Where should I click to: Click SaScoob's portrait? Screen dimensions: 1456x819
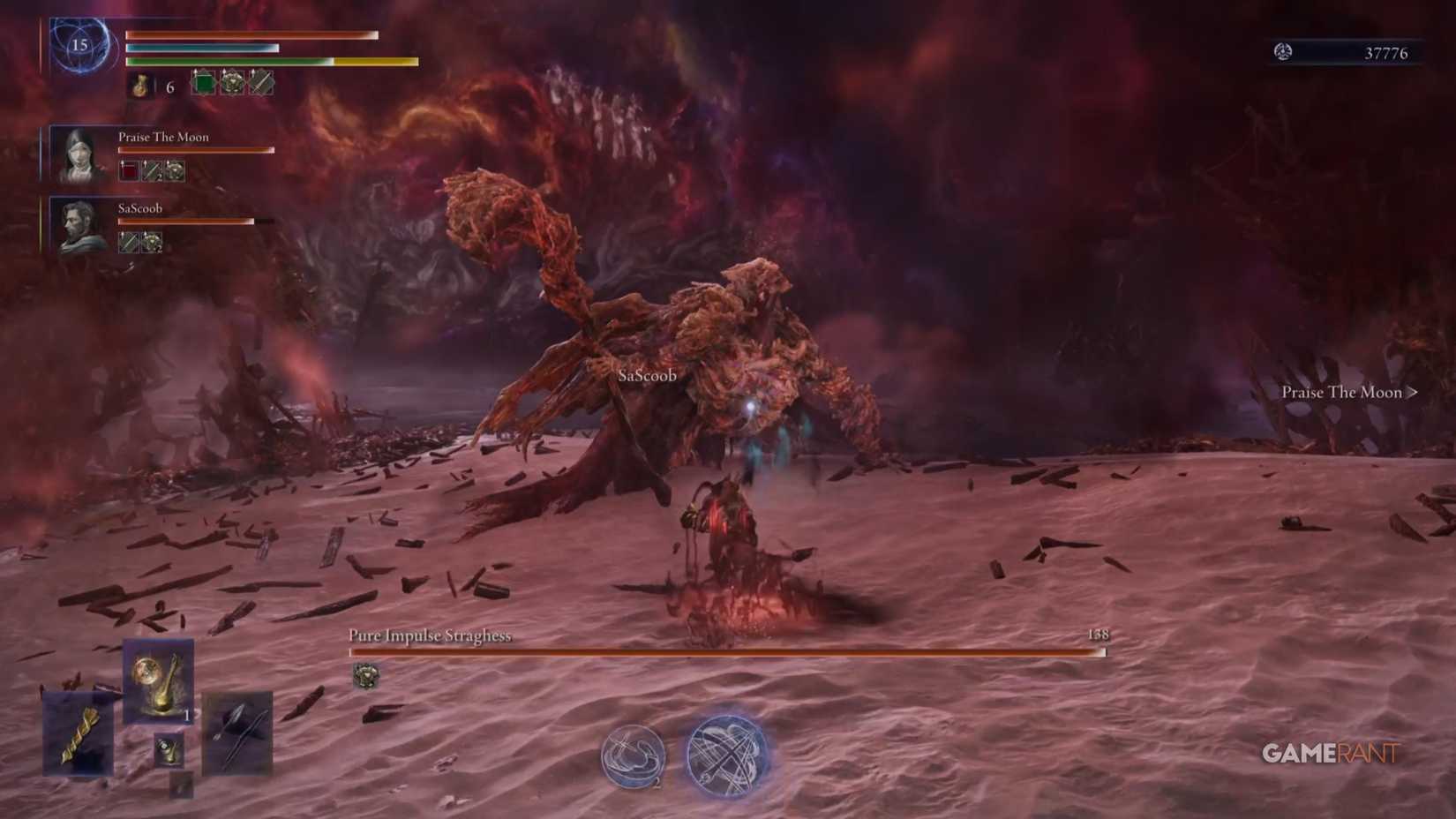[78, 225]
